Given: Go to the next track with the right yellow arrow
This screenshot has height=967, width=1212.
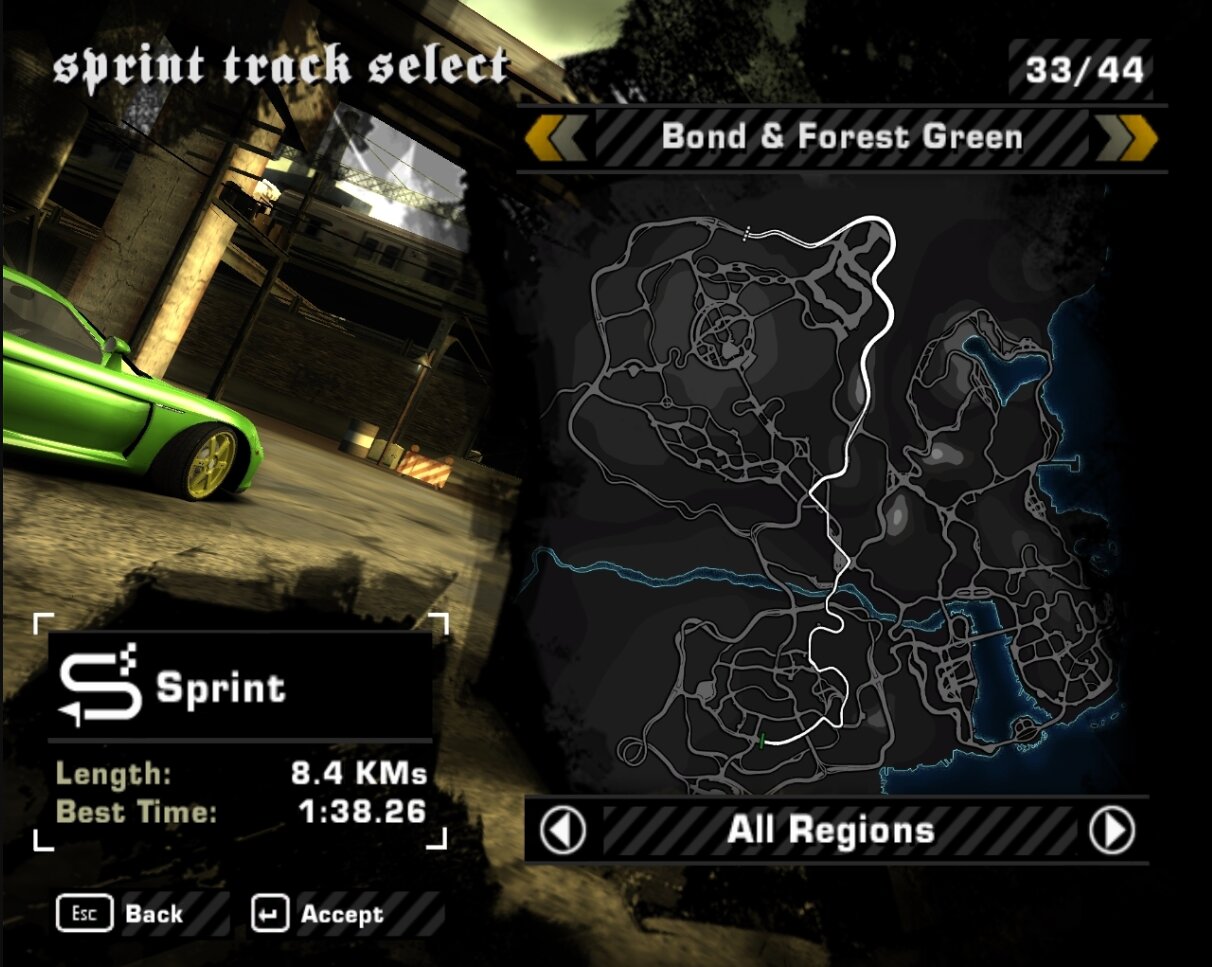Looking at the screenshot, I should point(1127,138).
